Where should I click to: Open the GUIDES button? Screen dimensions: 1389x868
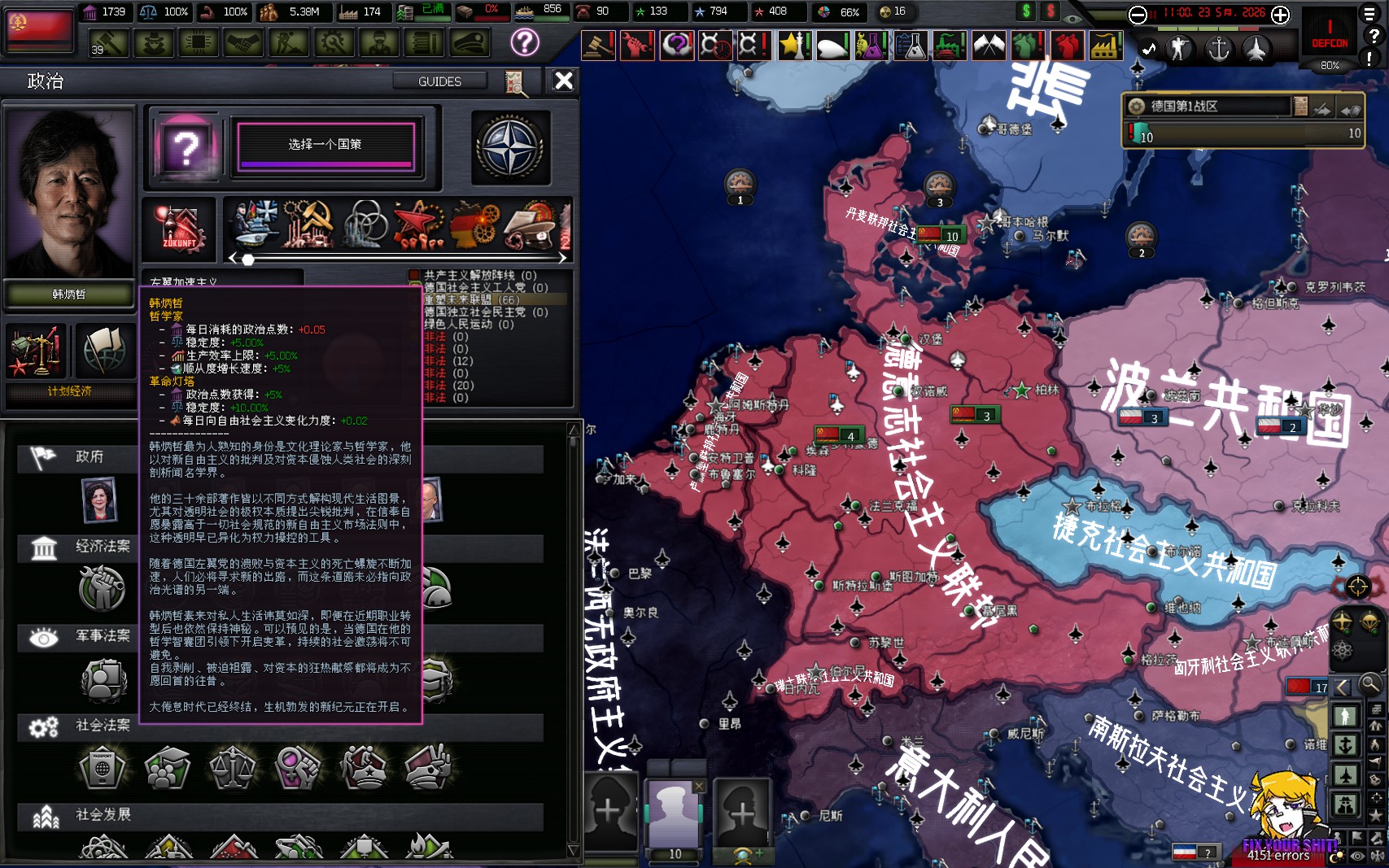(x=439, y=81)
